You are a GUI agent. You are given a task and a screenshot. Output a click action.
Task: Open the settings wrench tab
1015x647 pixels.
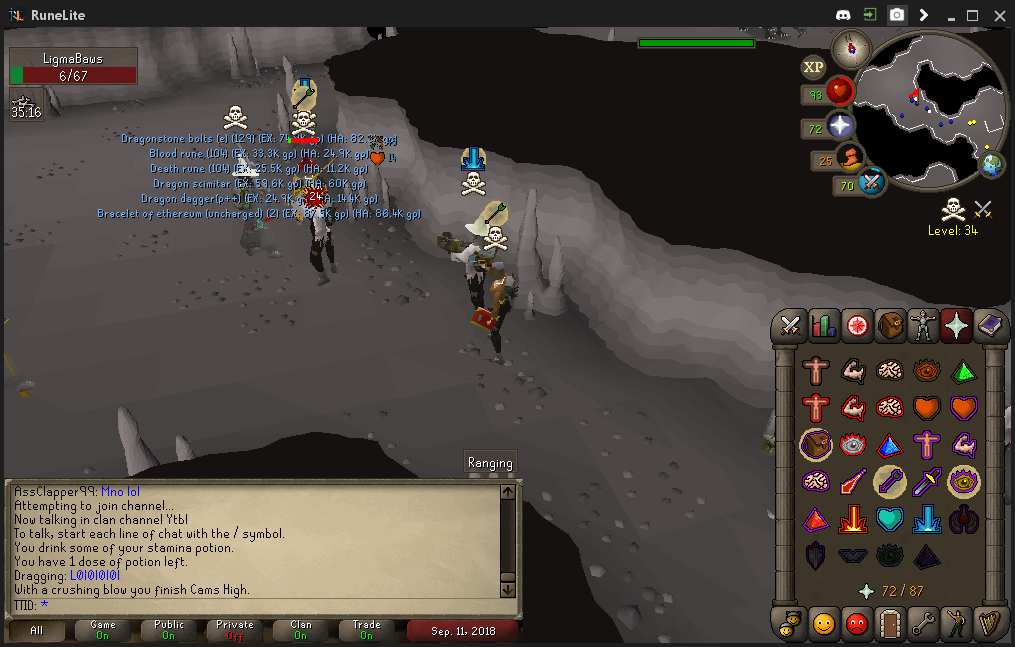(923, 623)
